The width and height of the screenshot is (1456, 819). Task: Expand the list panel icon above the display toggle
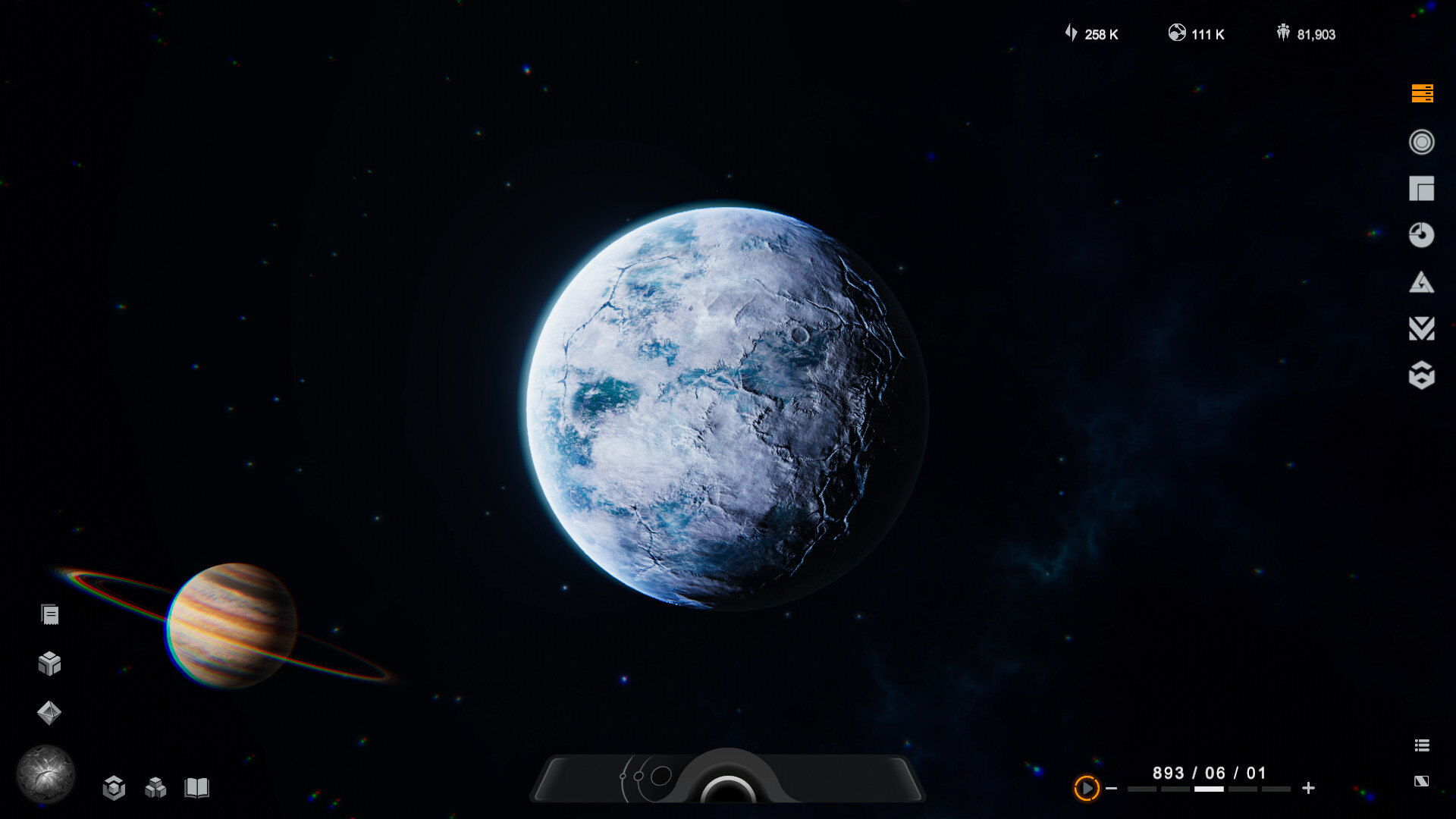point(1423,745)
